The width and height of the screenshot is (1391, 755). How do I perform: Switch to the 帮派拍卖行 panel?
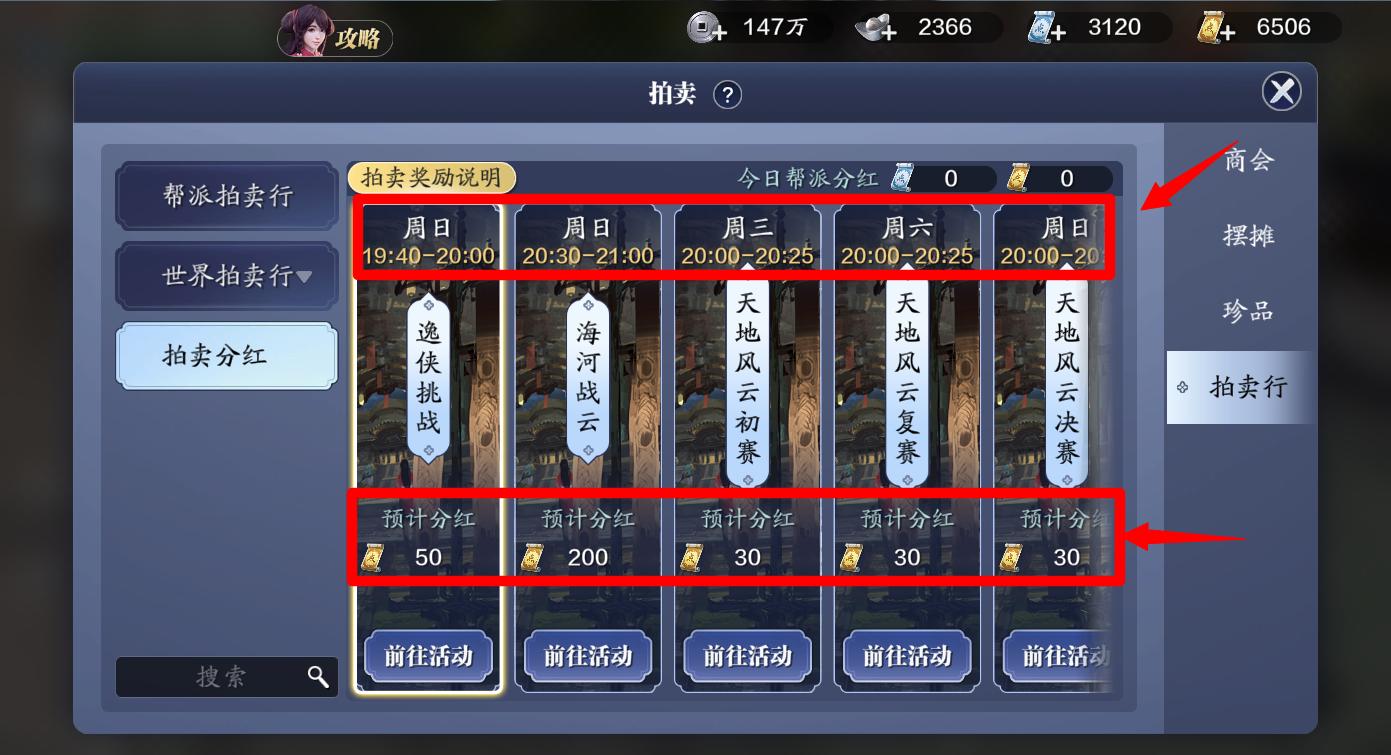pyautogui.click(x=225, y=196)
